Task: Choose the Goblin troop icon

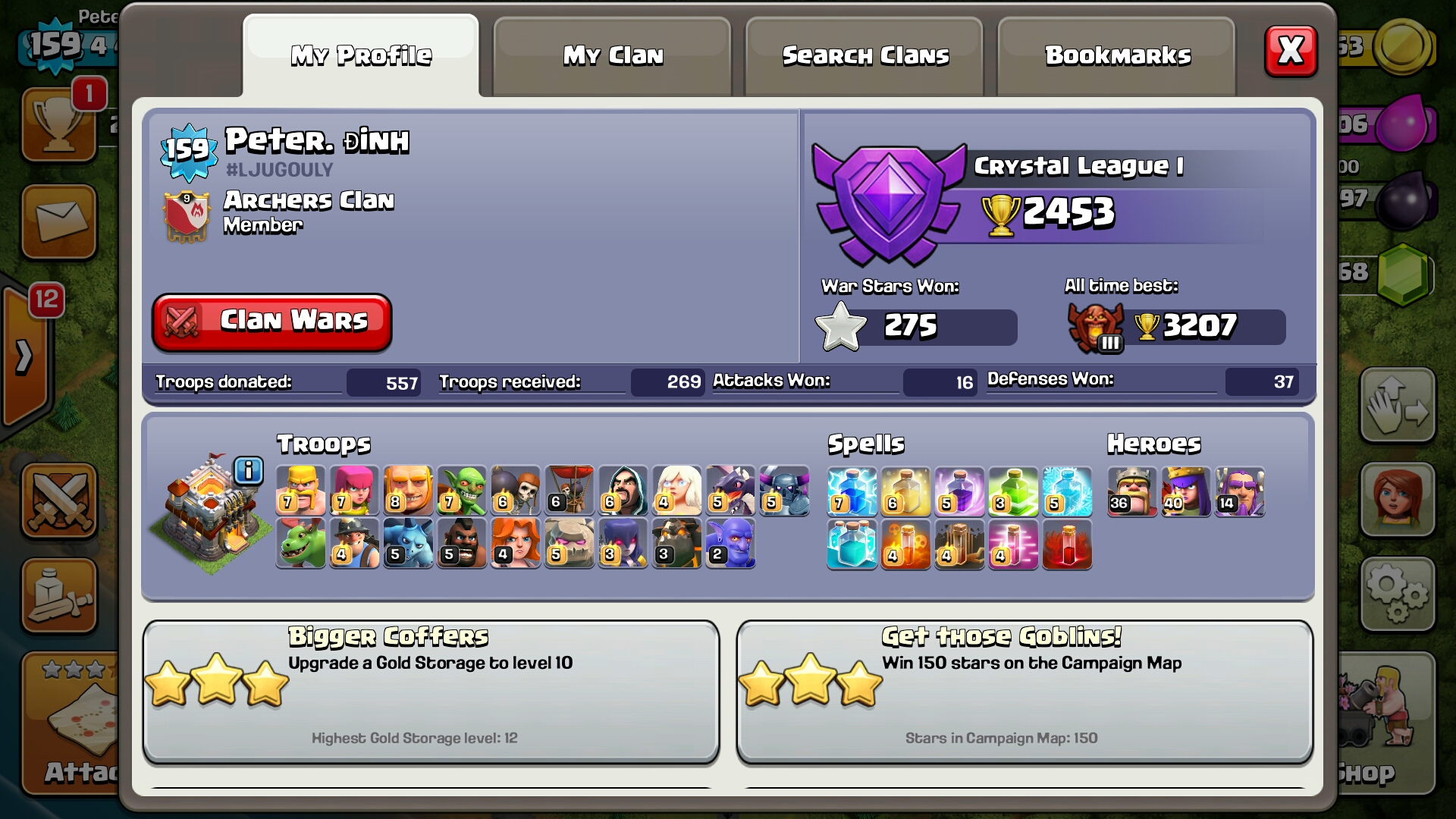Action: (462, 491)
